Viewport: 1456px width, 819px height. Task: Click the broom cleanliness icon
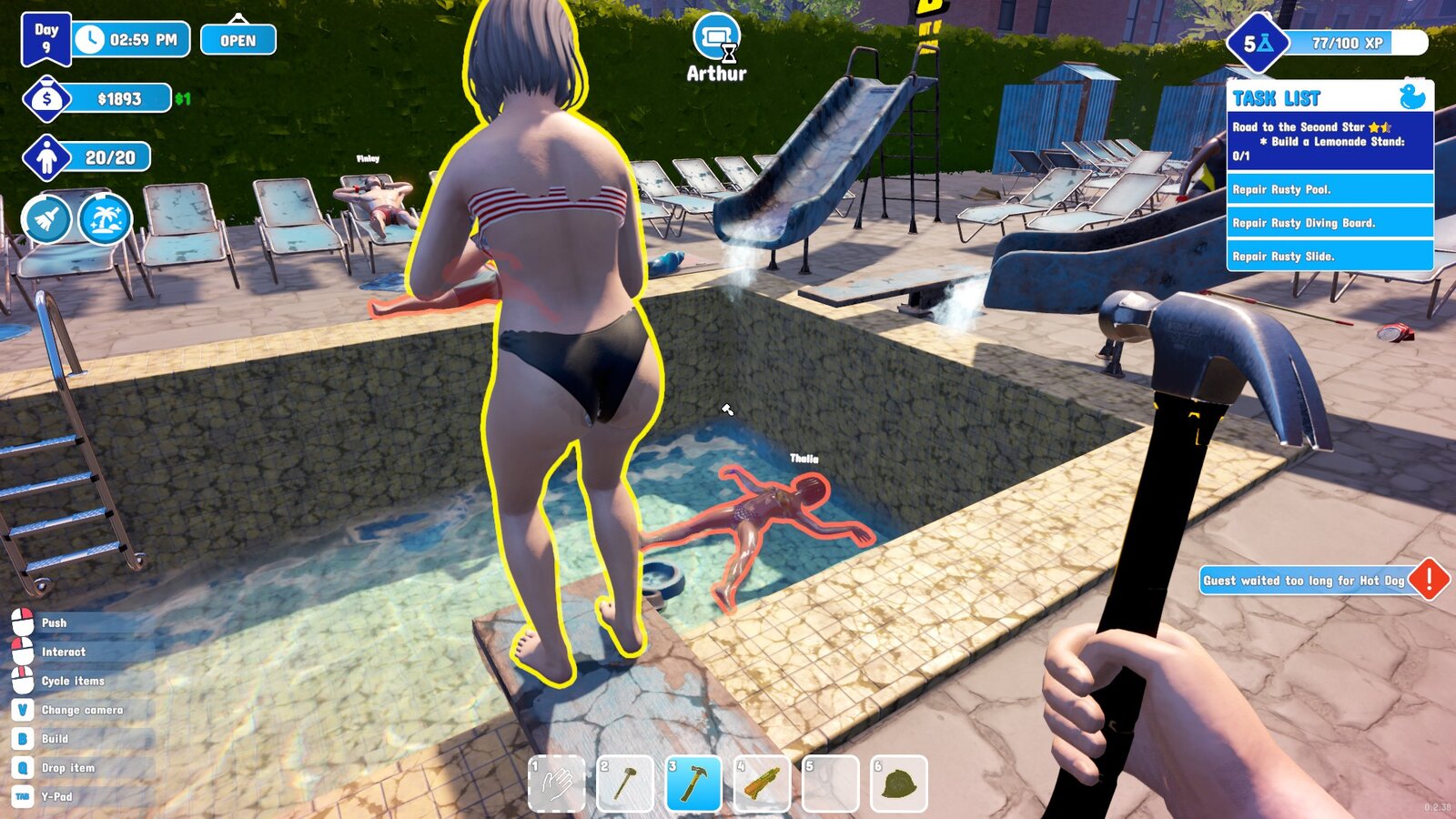click(46, 219)
